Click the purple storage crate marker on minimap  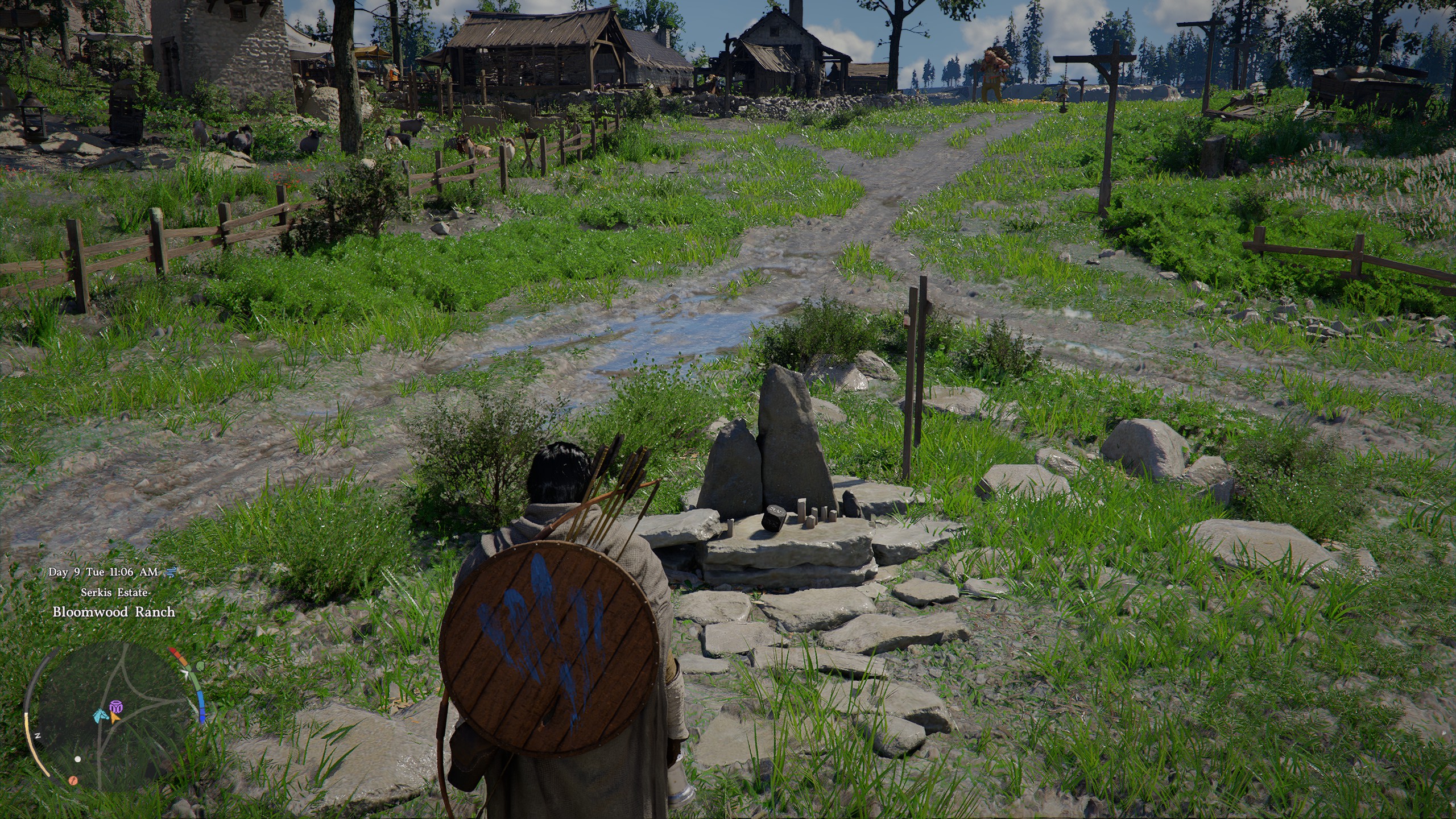[116, 707]
